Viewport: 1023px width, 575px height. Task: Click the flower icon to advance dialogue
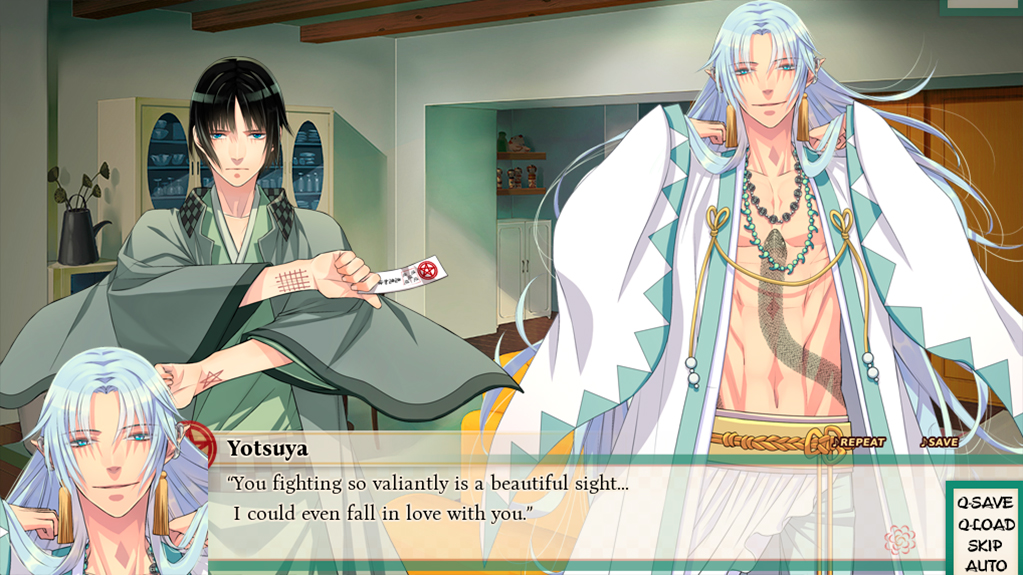point(900,541)
